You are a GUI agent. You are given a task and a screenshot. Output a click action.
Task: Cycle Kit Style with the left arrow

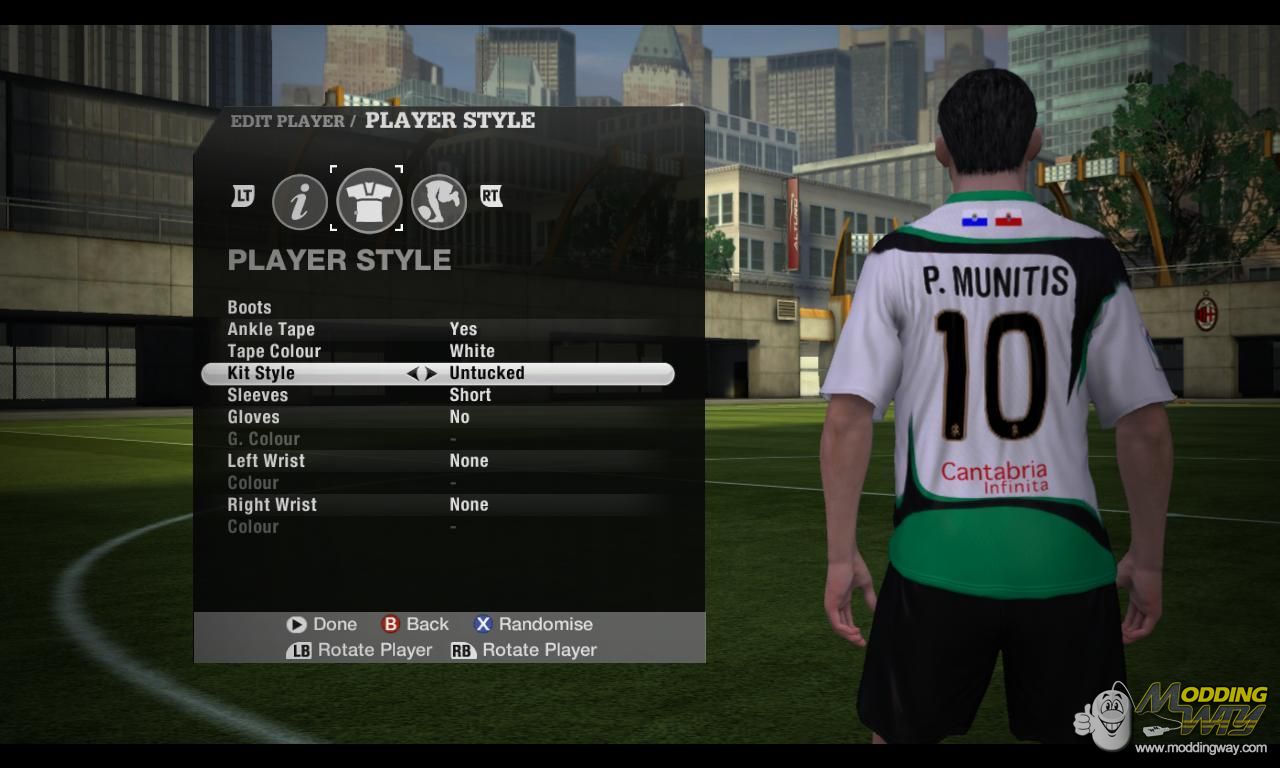(412, 374)
